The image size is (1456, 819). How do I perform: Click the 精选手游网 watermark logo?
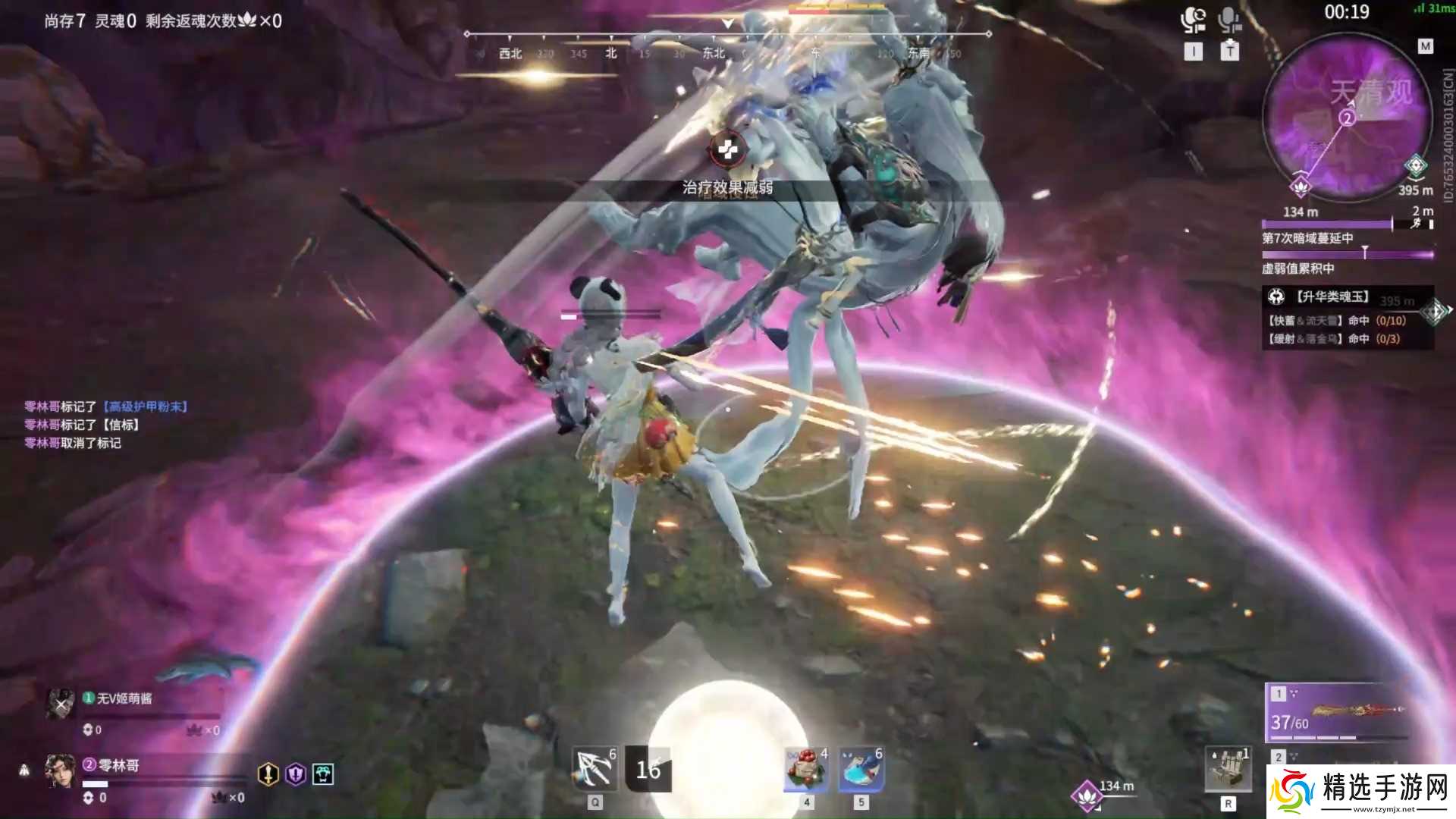[x=1362, y=792]
